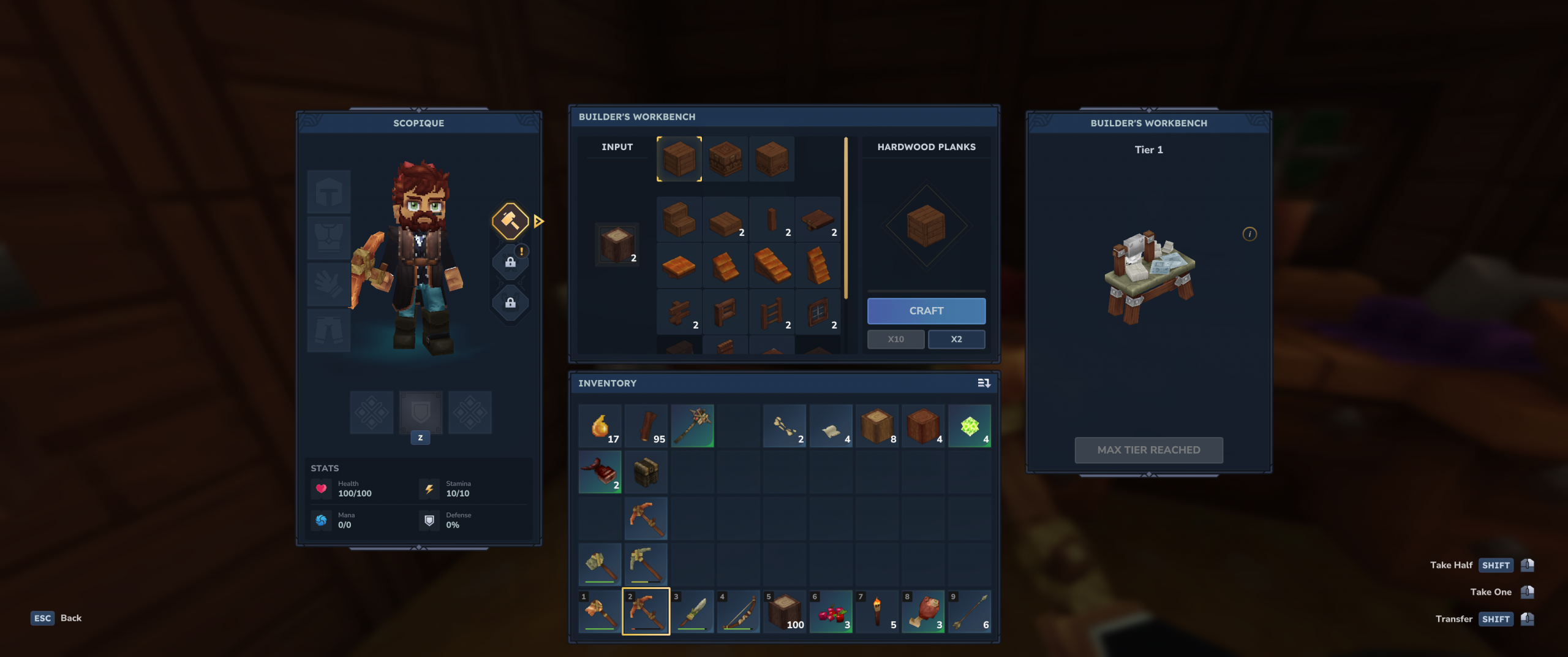Show workbench info via the i icon
The image size is (1568, 657).
click(x=1249, y=234)
